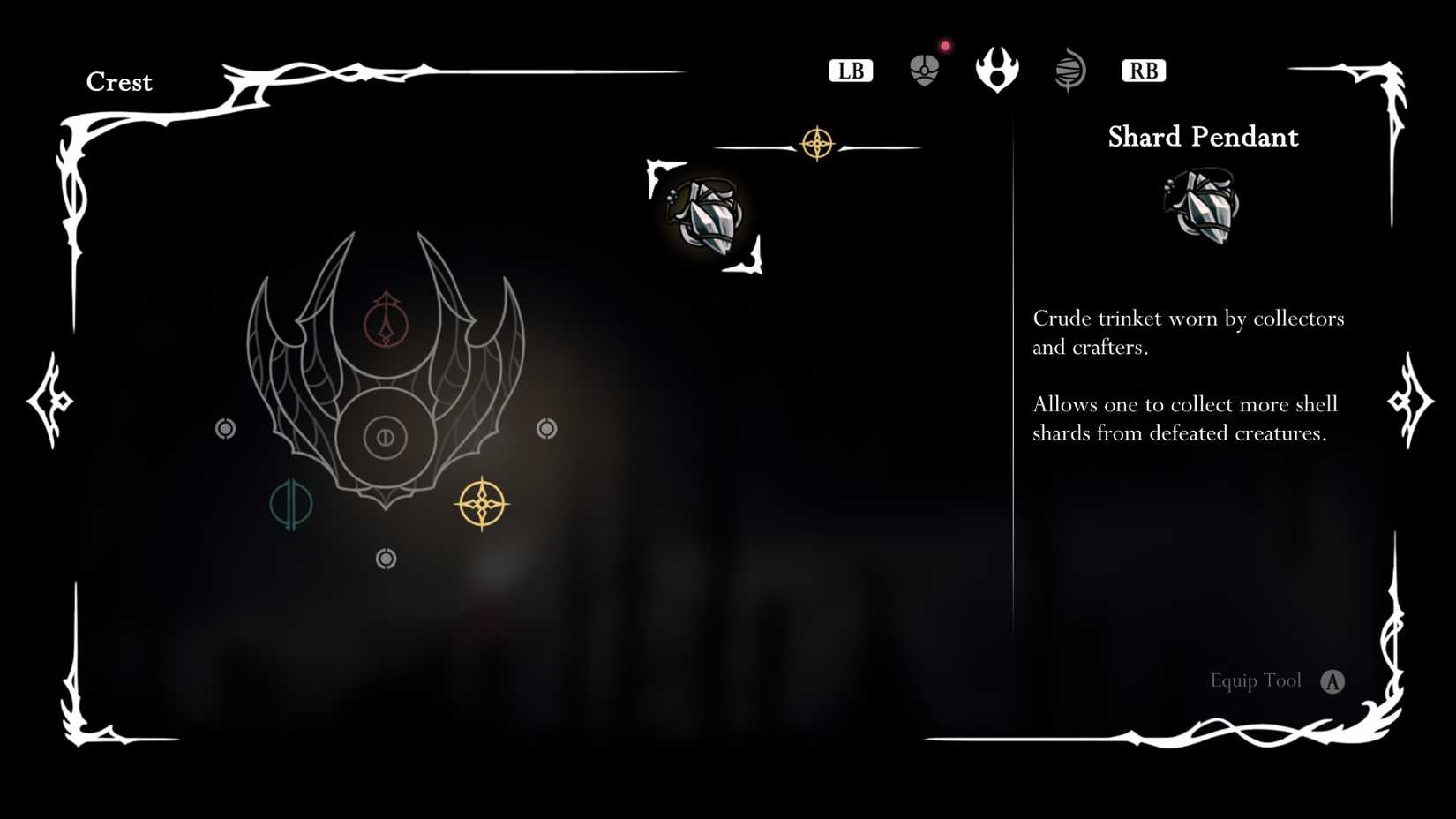Viewport: 1456px width, 819px height.
Task: Click the red attack tool slot on crest
Action: click(x=386, y=326)
